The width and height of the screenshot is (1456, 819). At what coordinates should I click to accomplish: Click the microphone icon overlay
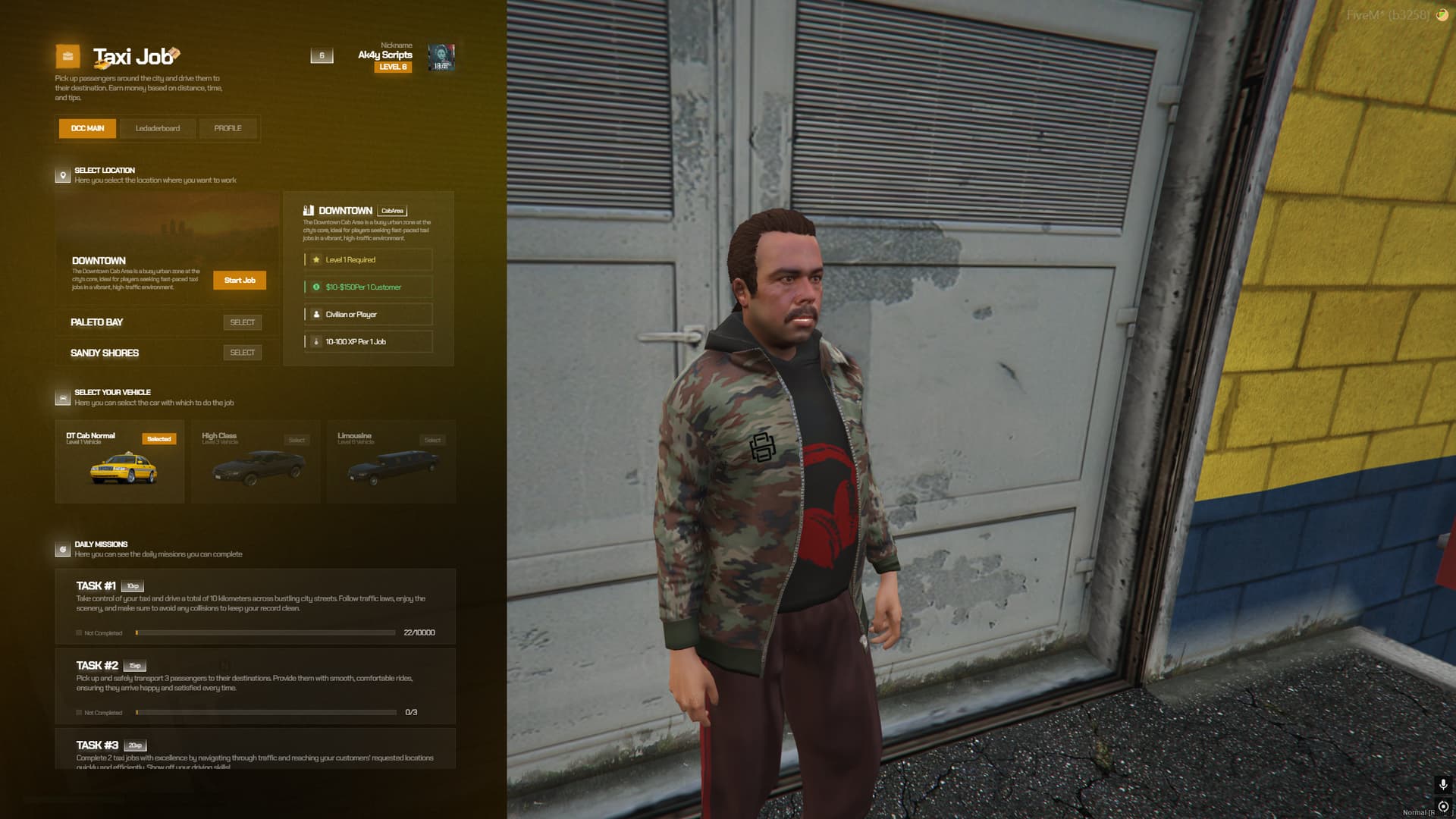click(x=1443, y=784)
